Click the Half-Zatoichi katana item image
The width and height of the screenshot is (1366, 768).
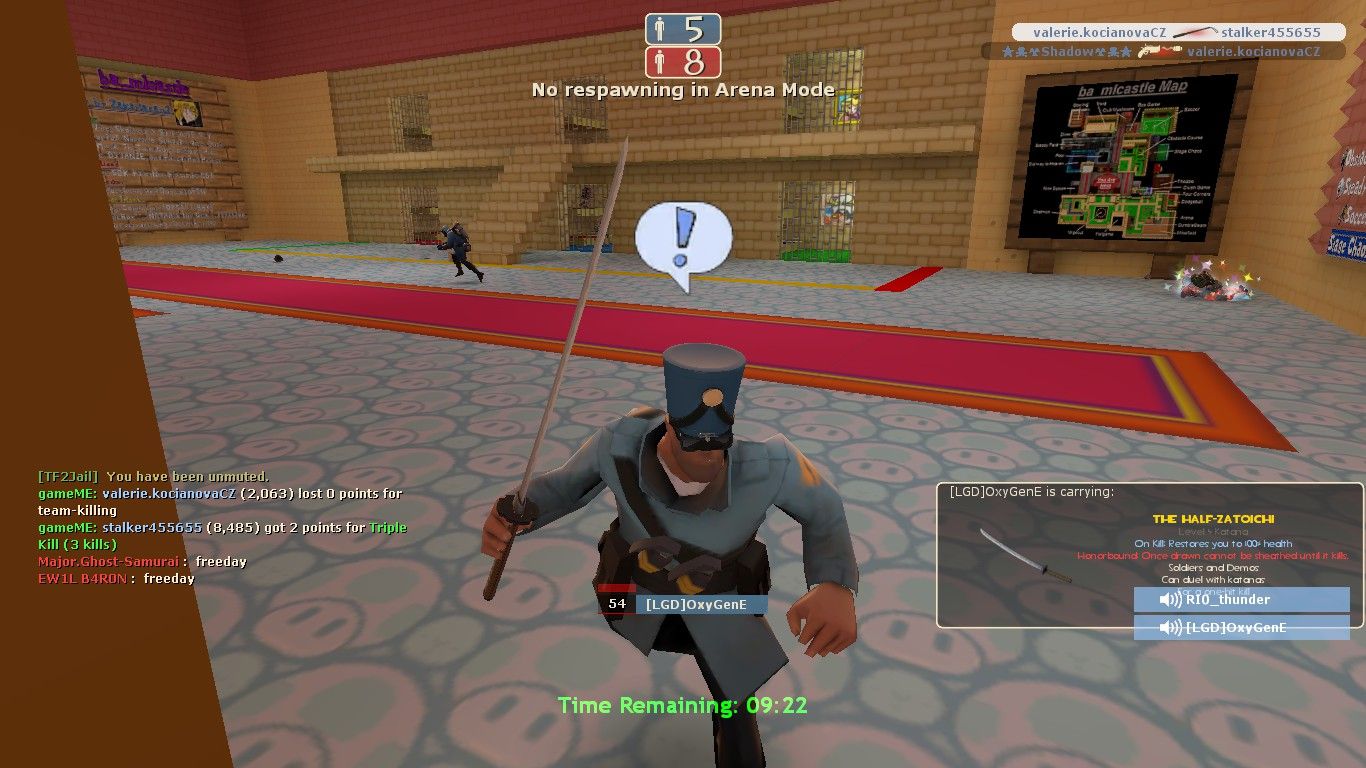1025,556
